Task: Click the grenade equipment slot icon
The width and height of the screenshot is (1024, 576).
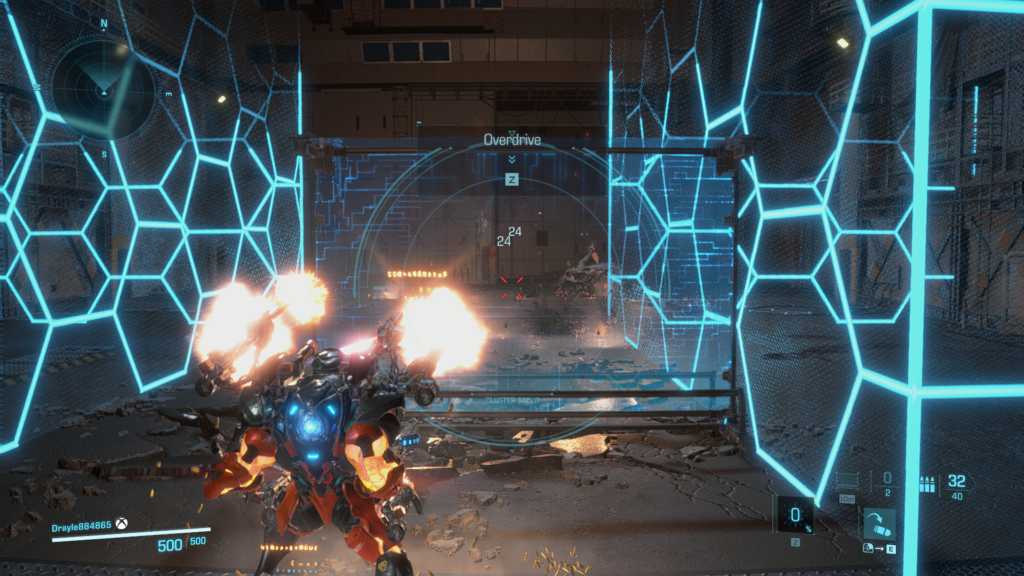Action: [x=848, y=483]
